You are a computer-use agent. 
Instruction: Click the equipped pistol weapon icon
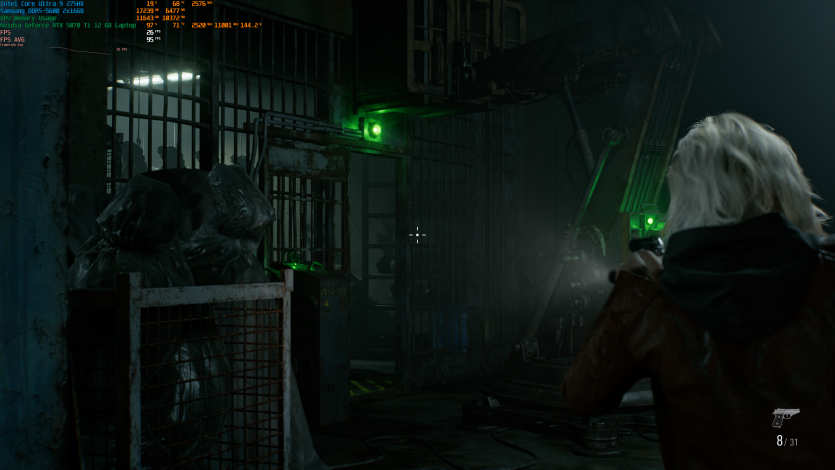(785, 417)
